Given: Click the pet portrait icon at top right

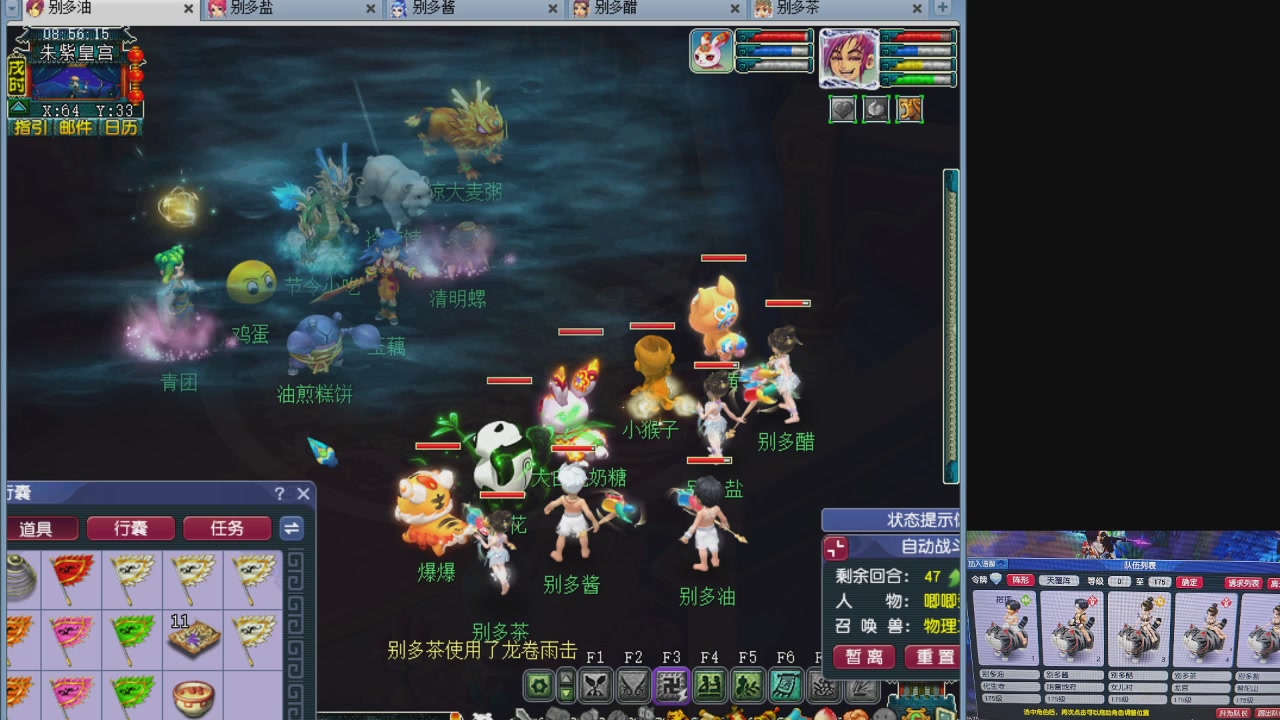Looking at the screenshot, I should point(712,51).
